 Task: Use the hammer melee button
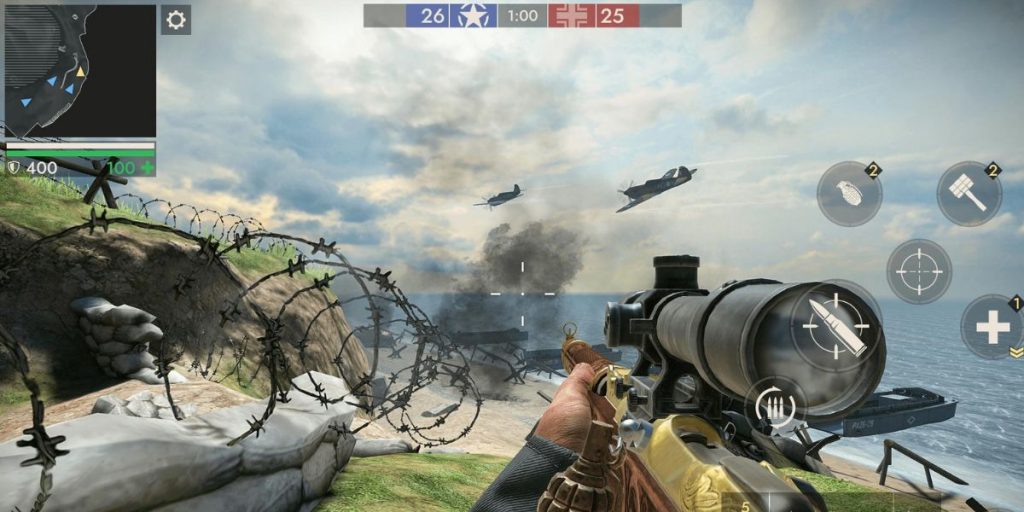point(968,194)
